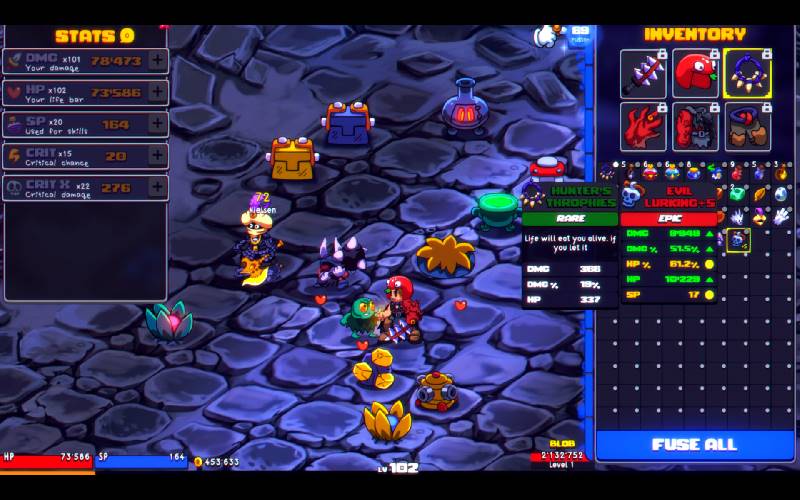Viewport: 800px width, 500px height.
Task: Raise the SP stat by one
Action: (x=157, y=124)
